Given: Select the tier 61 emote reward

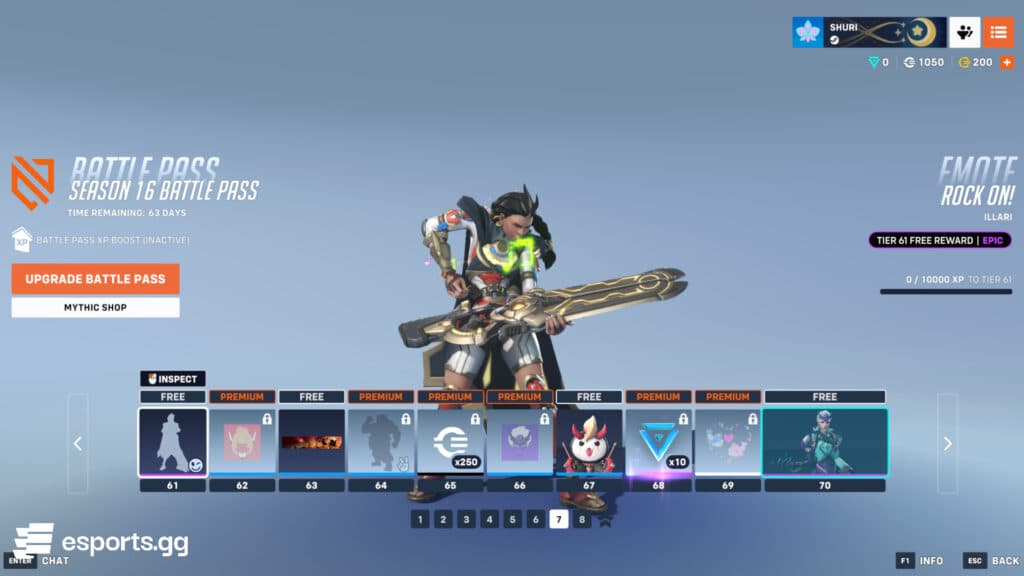Looking at the screenshot, I should (x=173, y=442).
